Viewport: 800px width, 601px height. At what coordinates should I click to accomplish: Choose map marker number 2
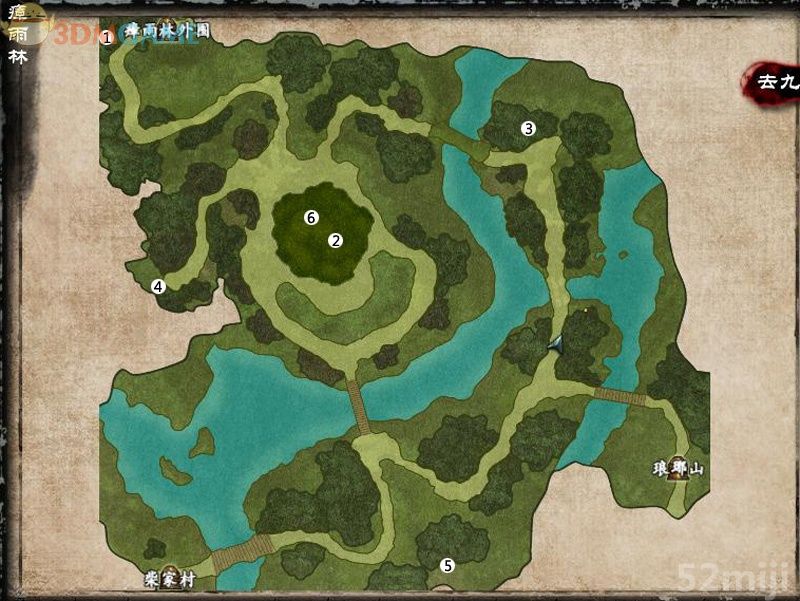click(x=336, y=240)
